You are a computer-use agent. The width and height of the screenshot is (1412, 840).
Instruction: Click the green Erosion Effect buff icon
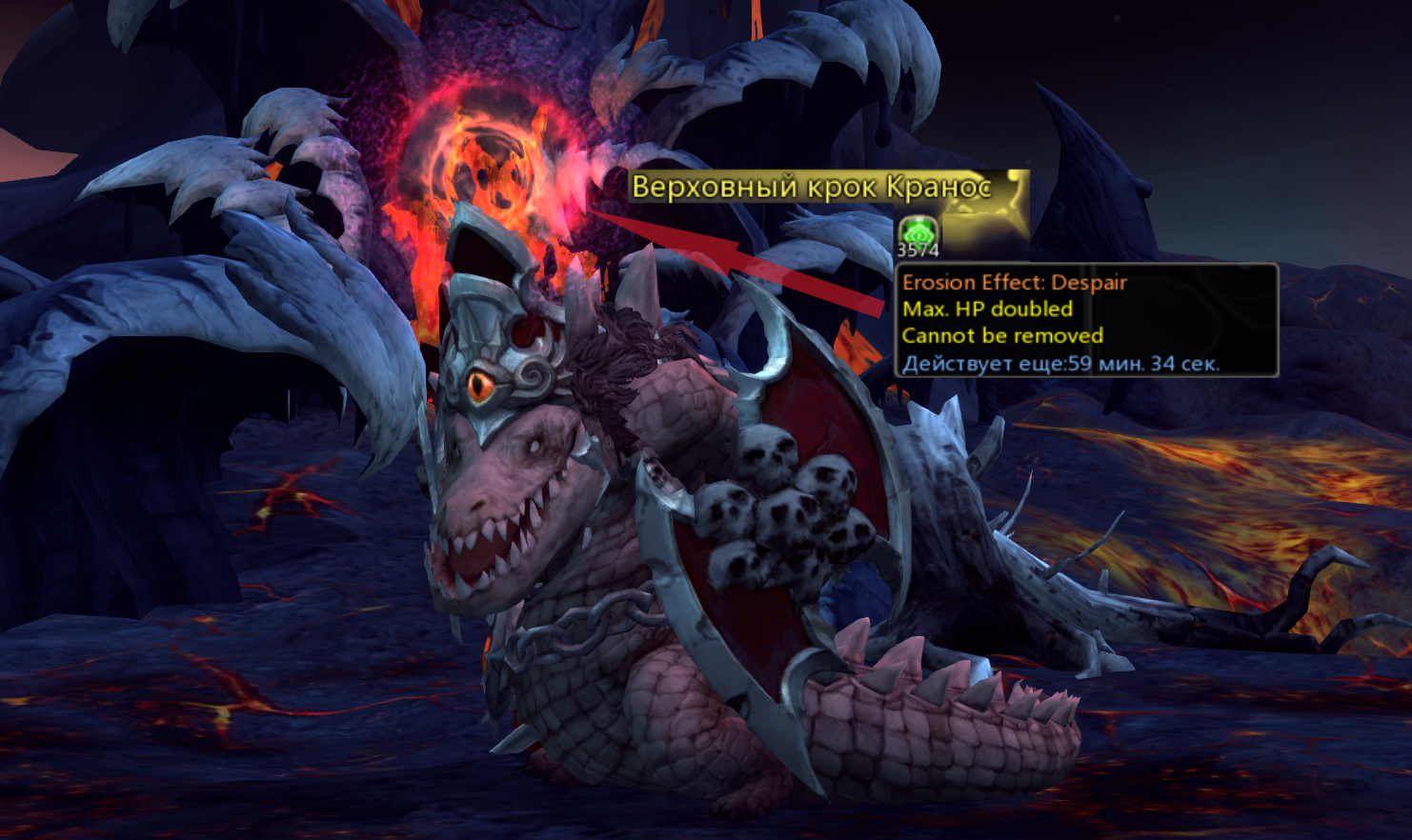(x=918, y=231)
